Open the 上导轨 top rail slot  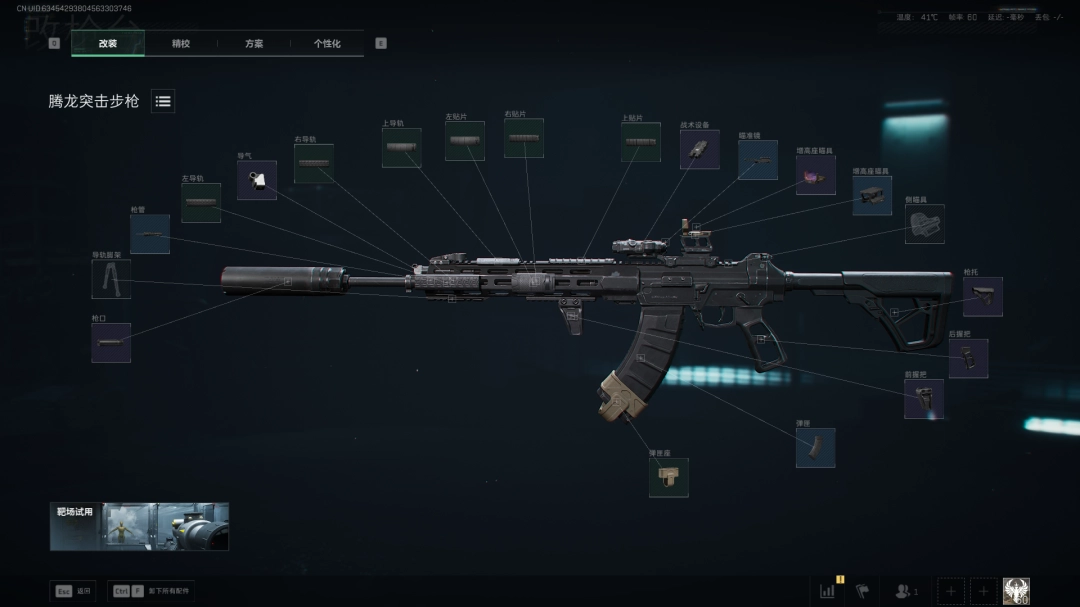pyautogui.click(x=401, y=148)
